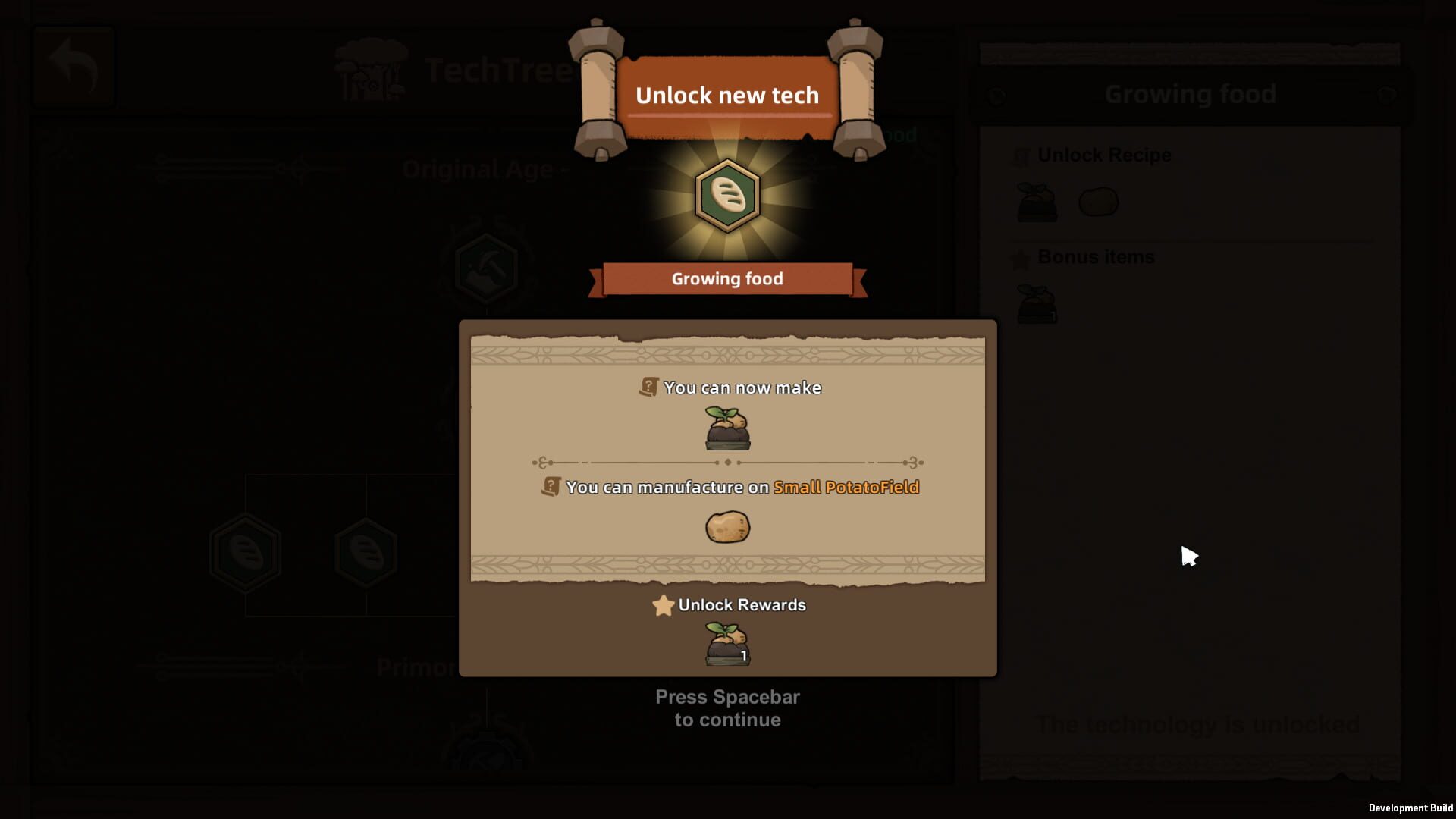Viewport: 1456px width, 819px height.
Task: Click the star icon beside Unlock Rewards
Action: 664,605
